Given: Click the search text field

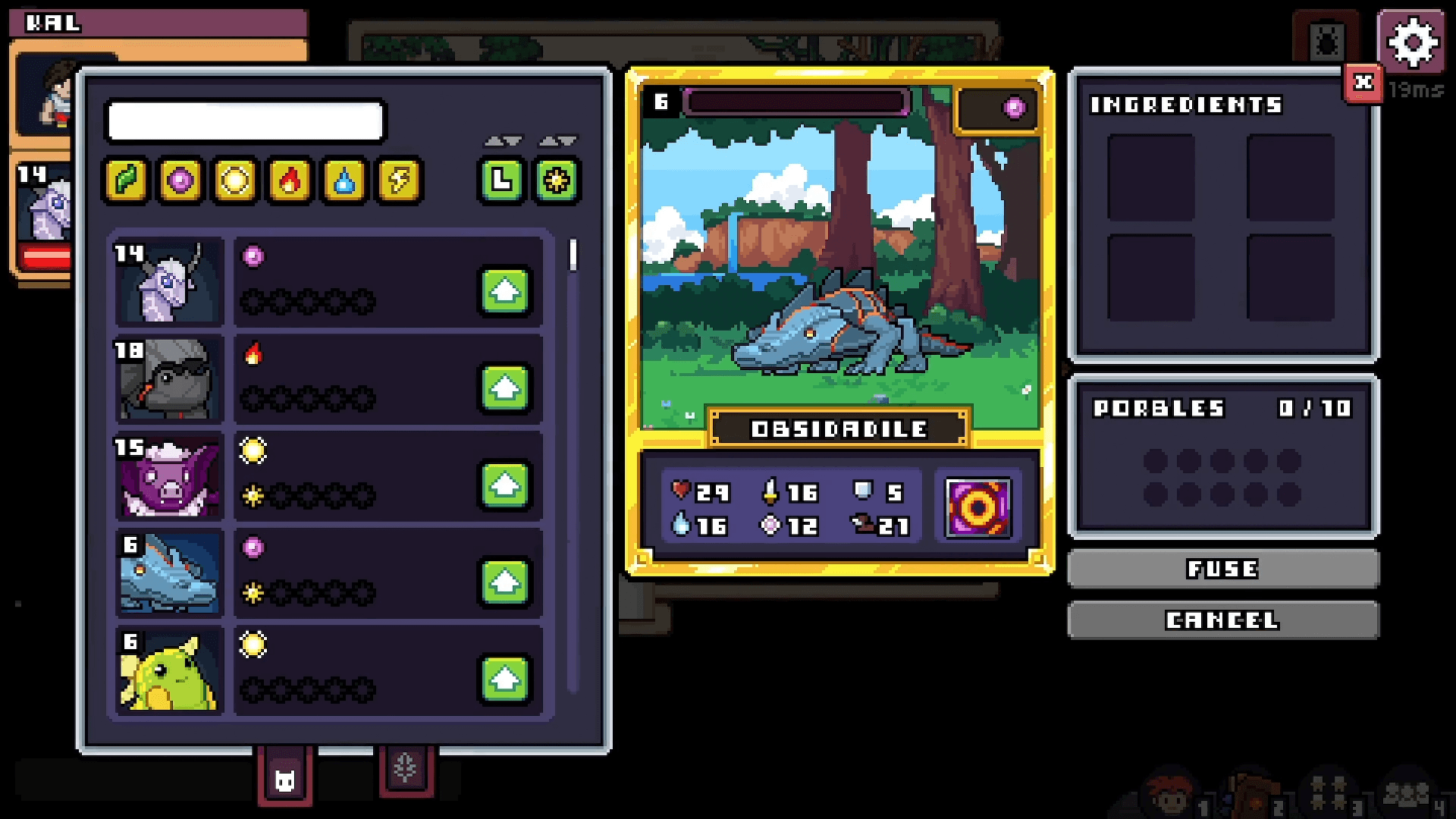Looking at the screenshot, I should pos(246,121).
